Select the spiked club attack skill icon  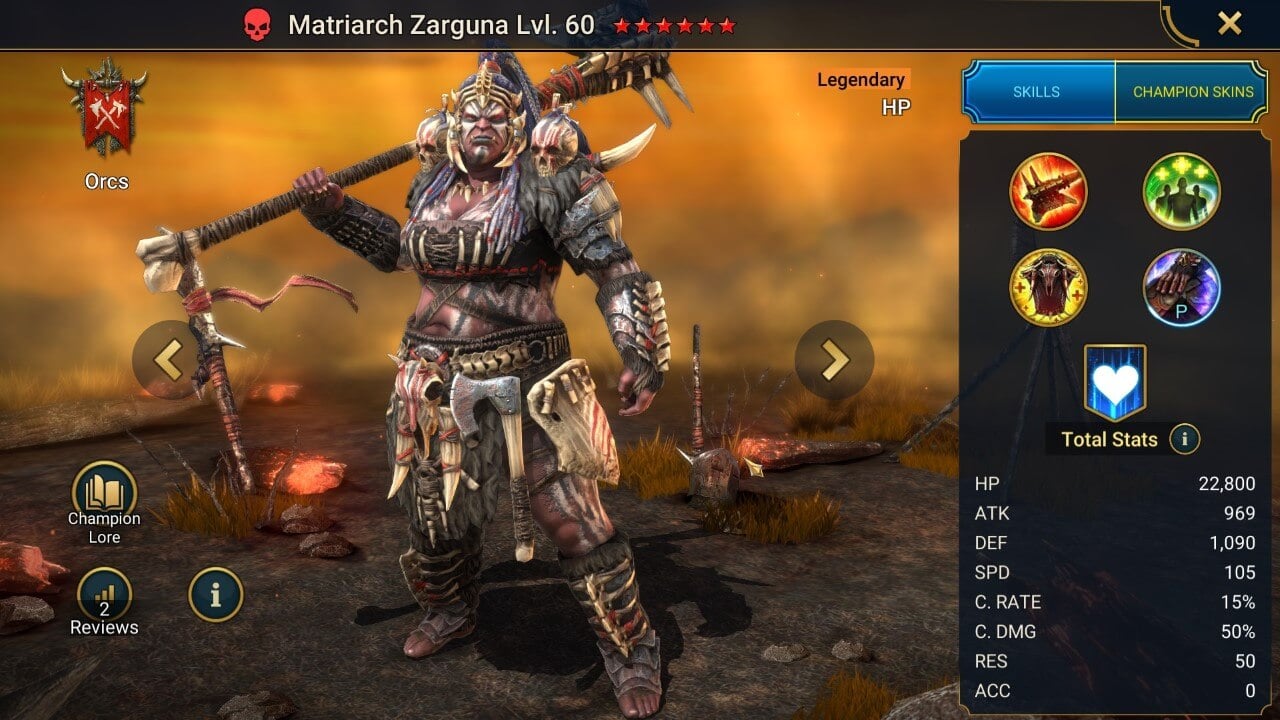point(1048,191)
